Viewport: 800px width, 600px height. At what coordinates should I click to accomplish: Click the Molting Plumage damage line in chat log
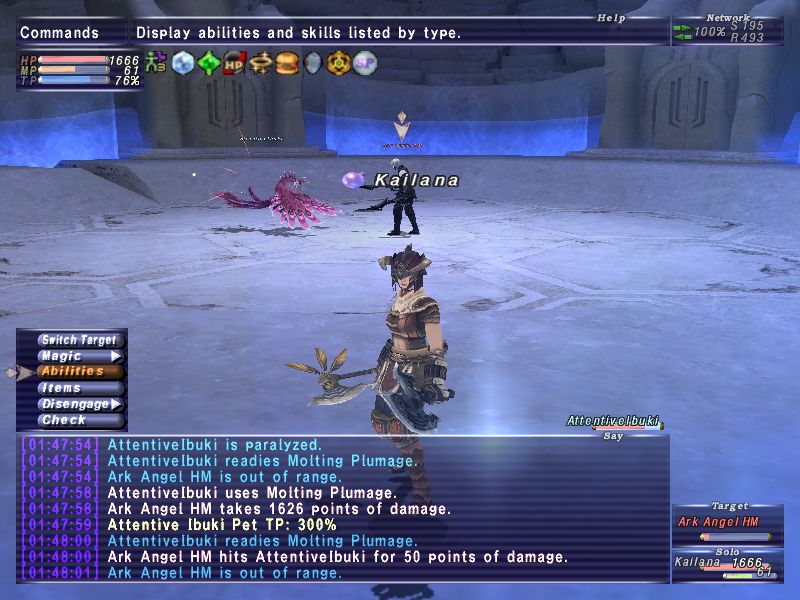(x=278, y=509)
